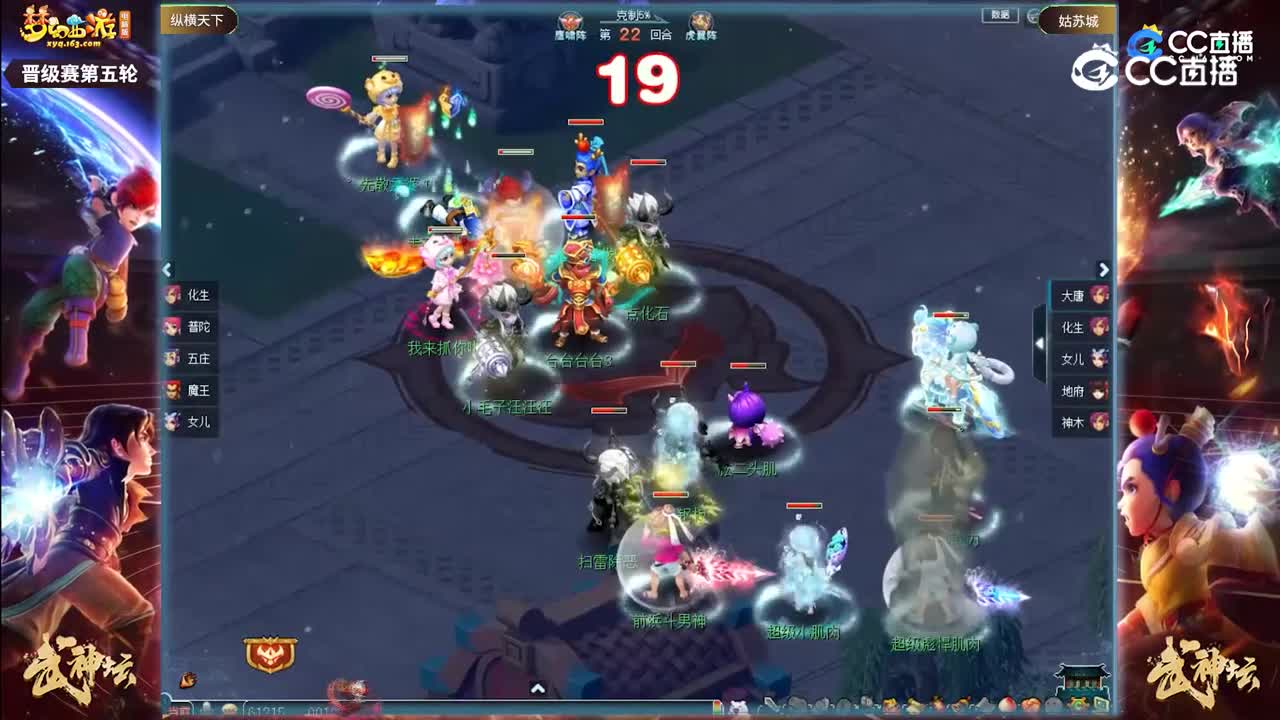This screenshot has width=1280, height=720.
Task: Click the first pet icon in the bottom-right row
Action: [x=737, y=706]
